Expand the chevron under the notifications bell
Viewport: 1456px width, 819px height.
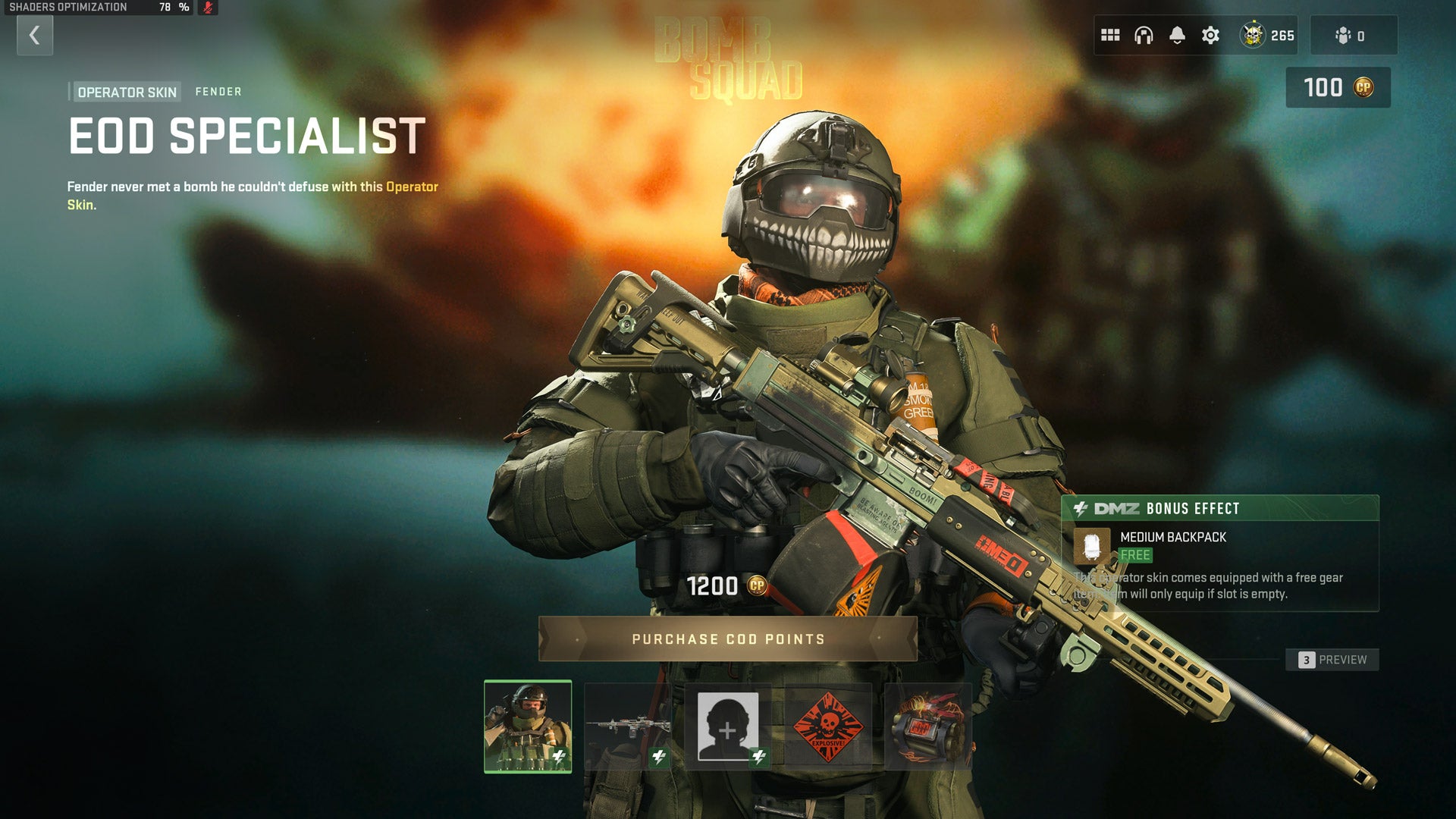point(1176,43)
